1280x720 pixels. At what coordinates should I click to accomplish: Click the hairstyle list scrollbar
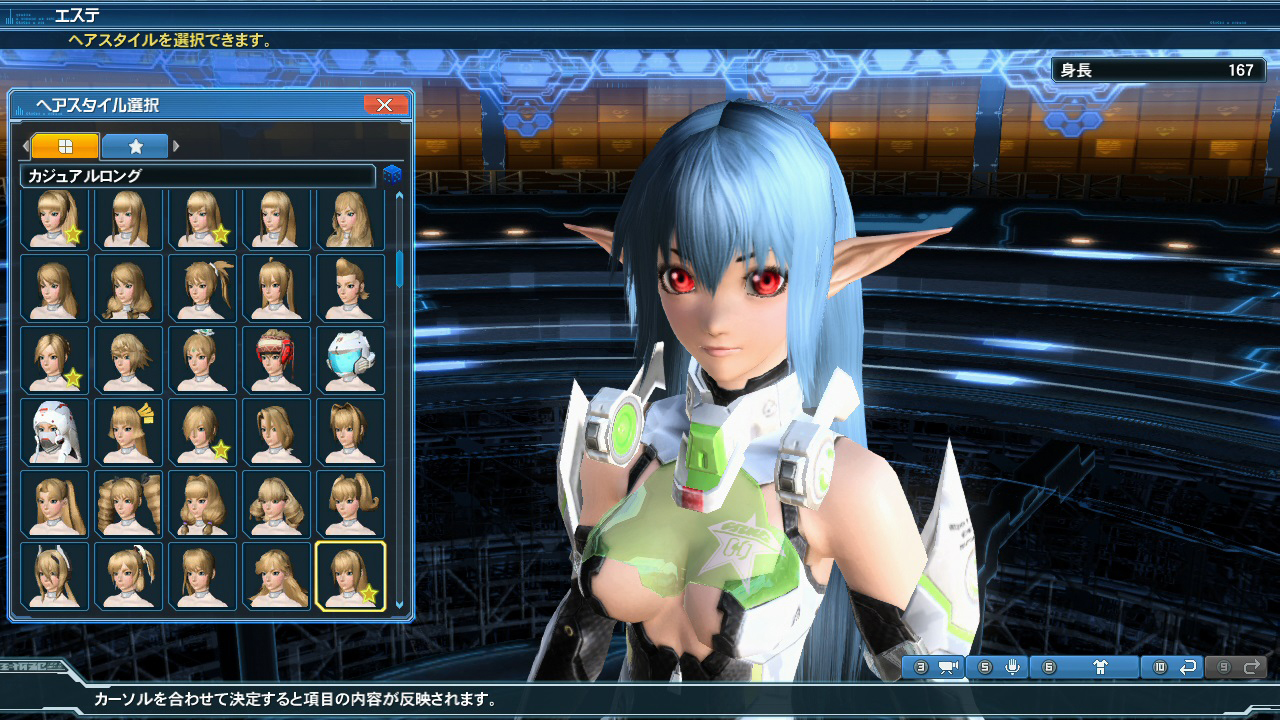pyautogui.click(x=400, y=270)
